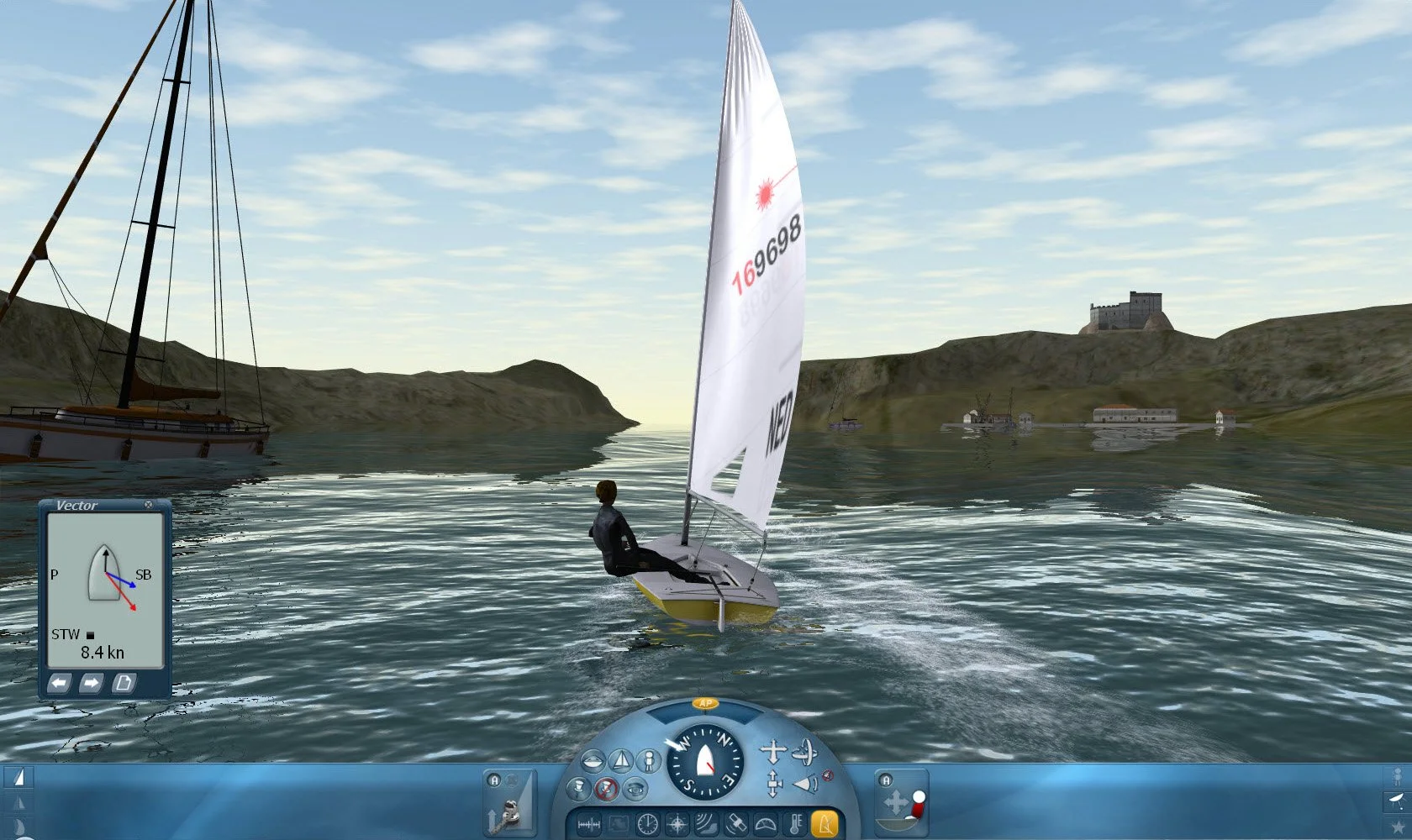The height and width of the screenshot is (840, 1412).
Task: Open the GPS satellite instrument
Action: click(x=736, y=823)
